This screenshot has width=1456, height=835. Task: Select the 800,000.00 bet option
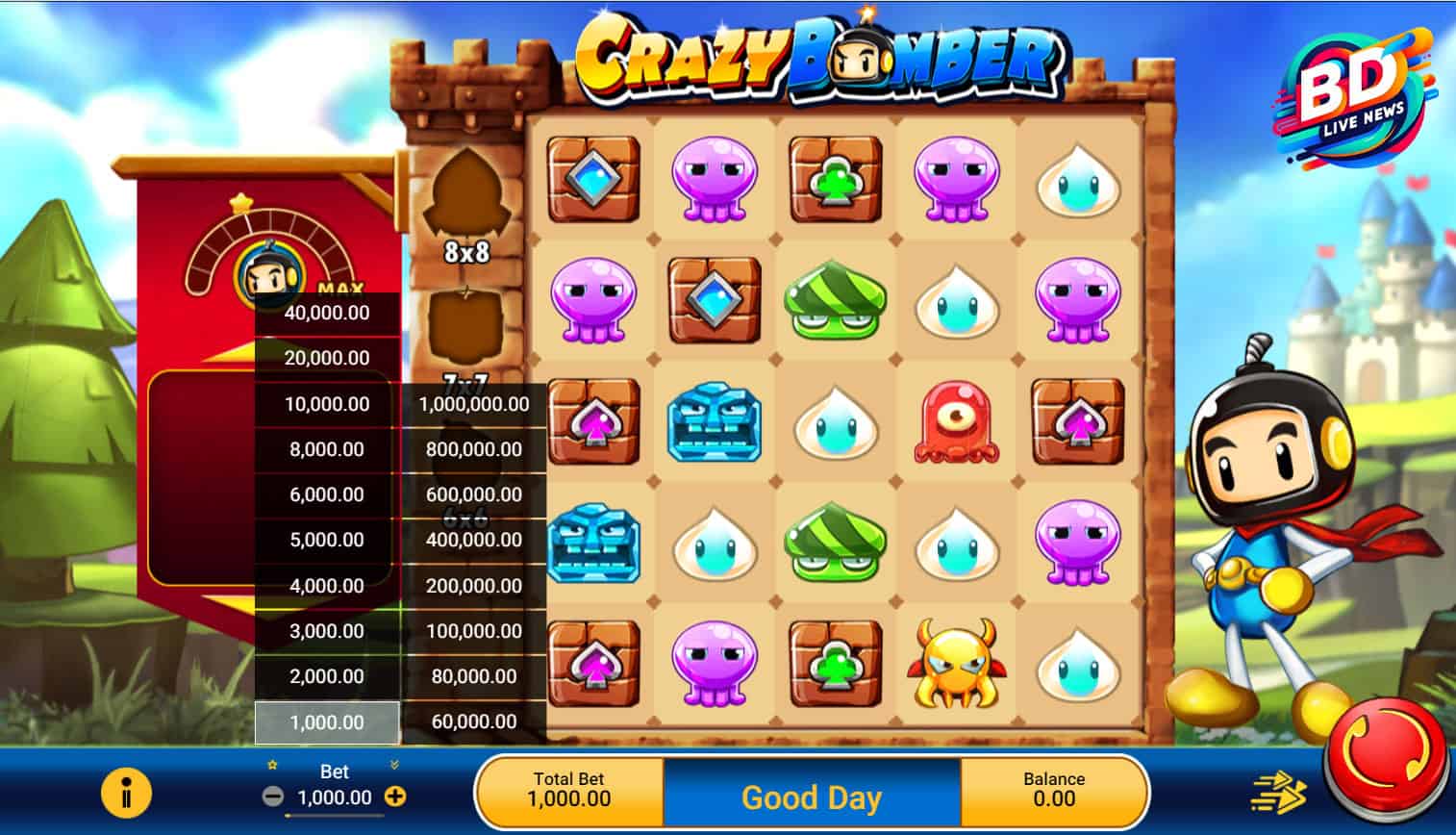[x=473, y=449]
